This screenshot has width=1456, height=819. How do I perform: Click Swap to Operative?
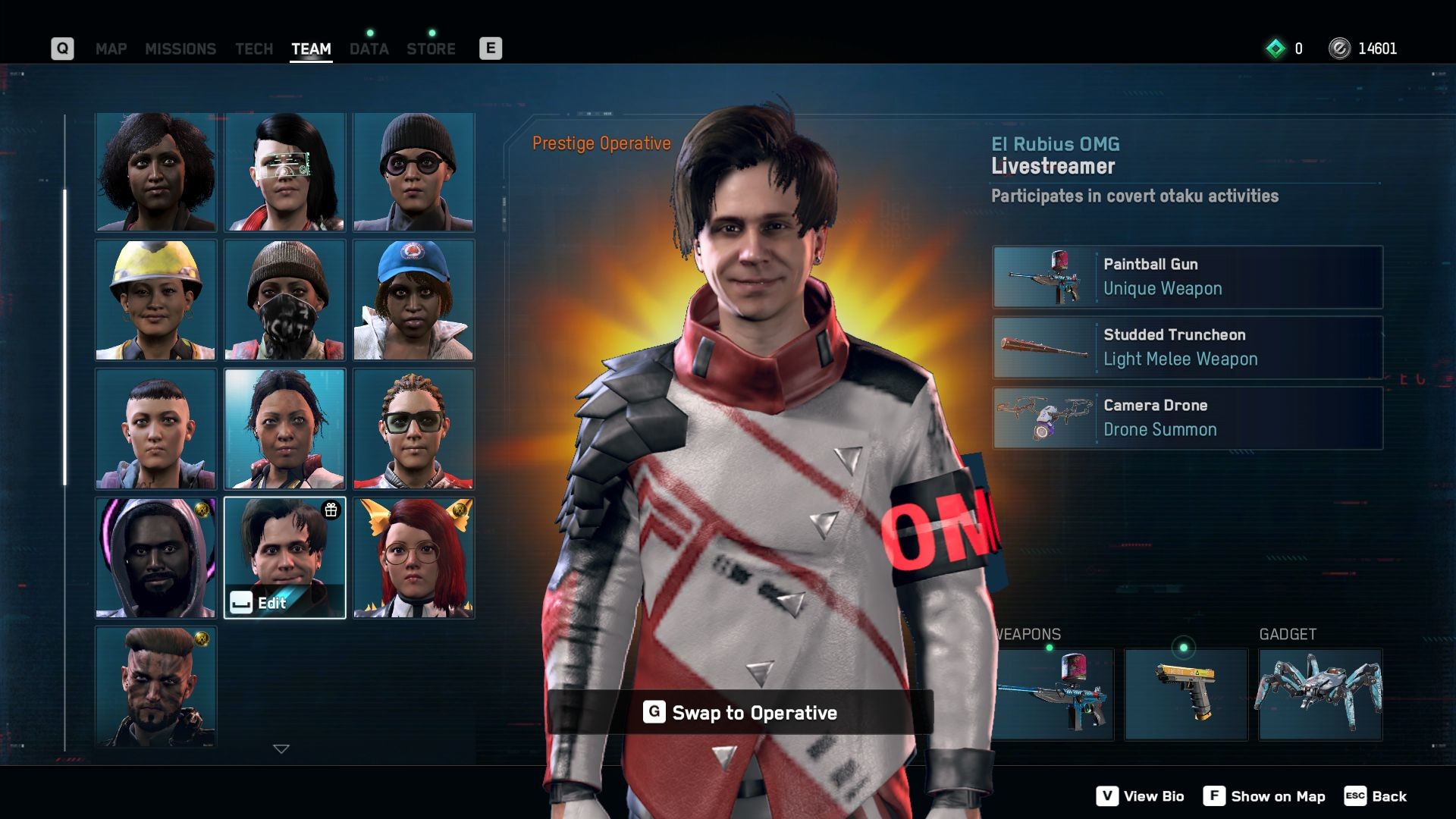741,713
